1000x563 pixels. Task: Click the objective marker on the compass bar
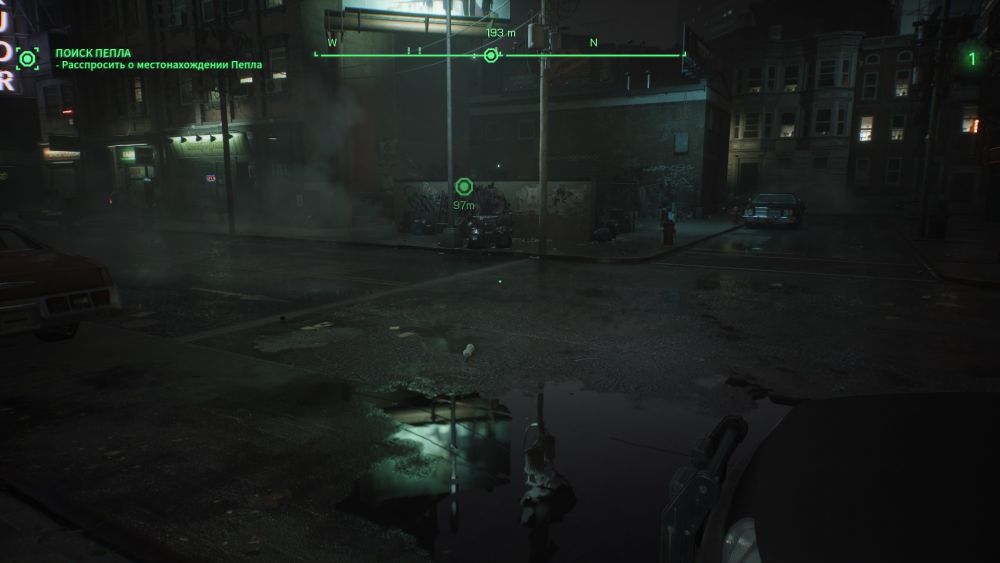[490, 56]
